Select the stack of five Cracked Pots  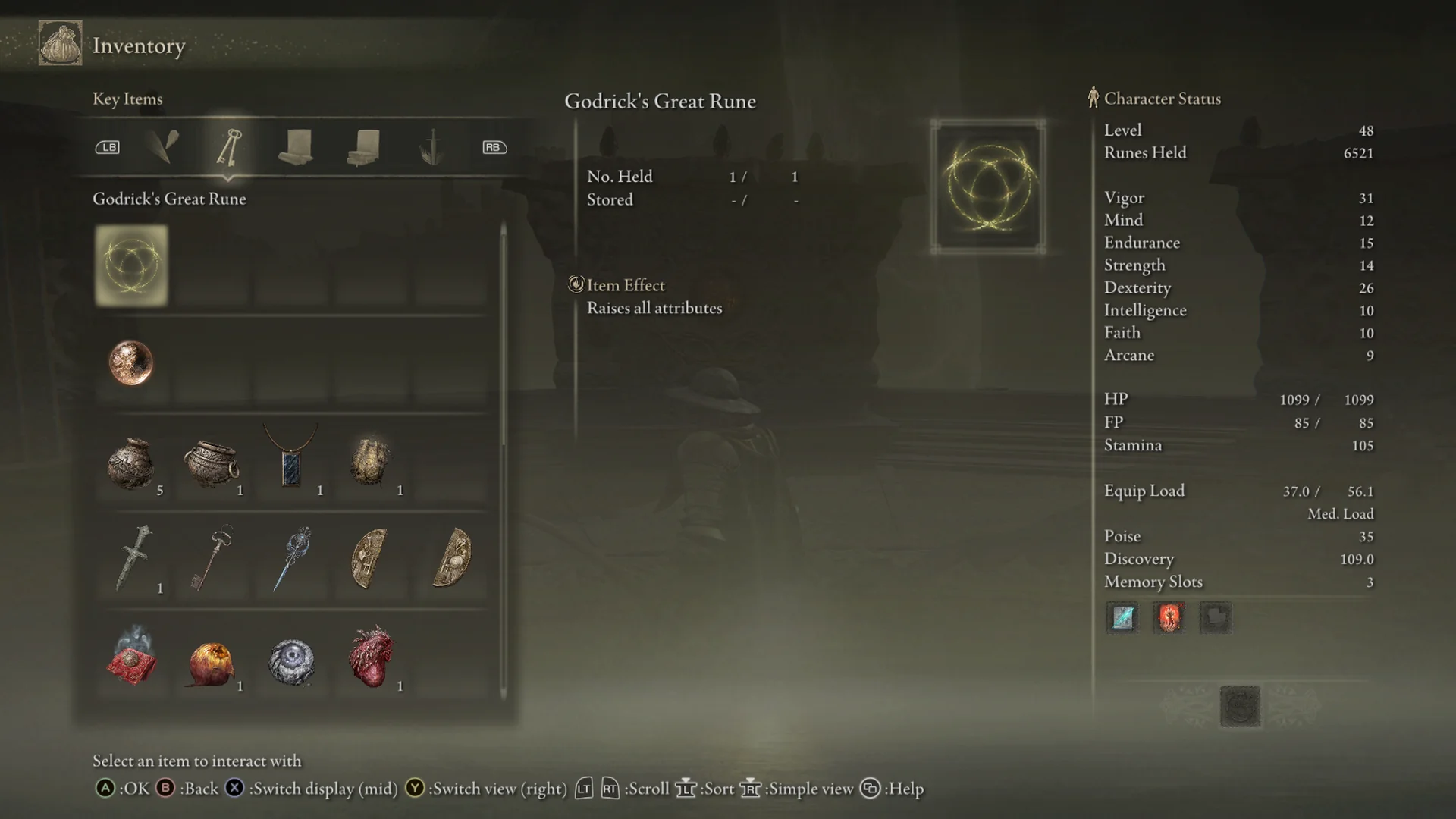pyautogui.click(x=131, y=463)
